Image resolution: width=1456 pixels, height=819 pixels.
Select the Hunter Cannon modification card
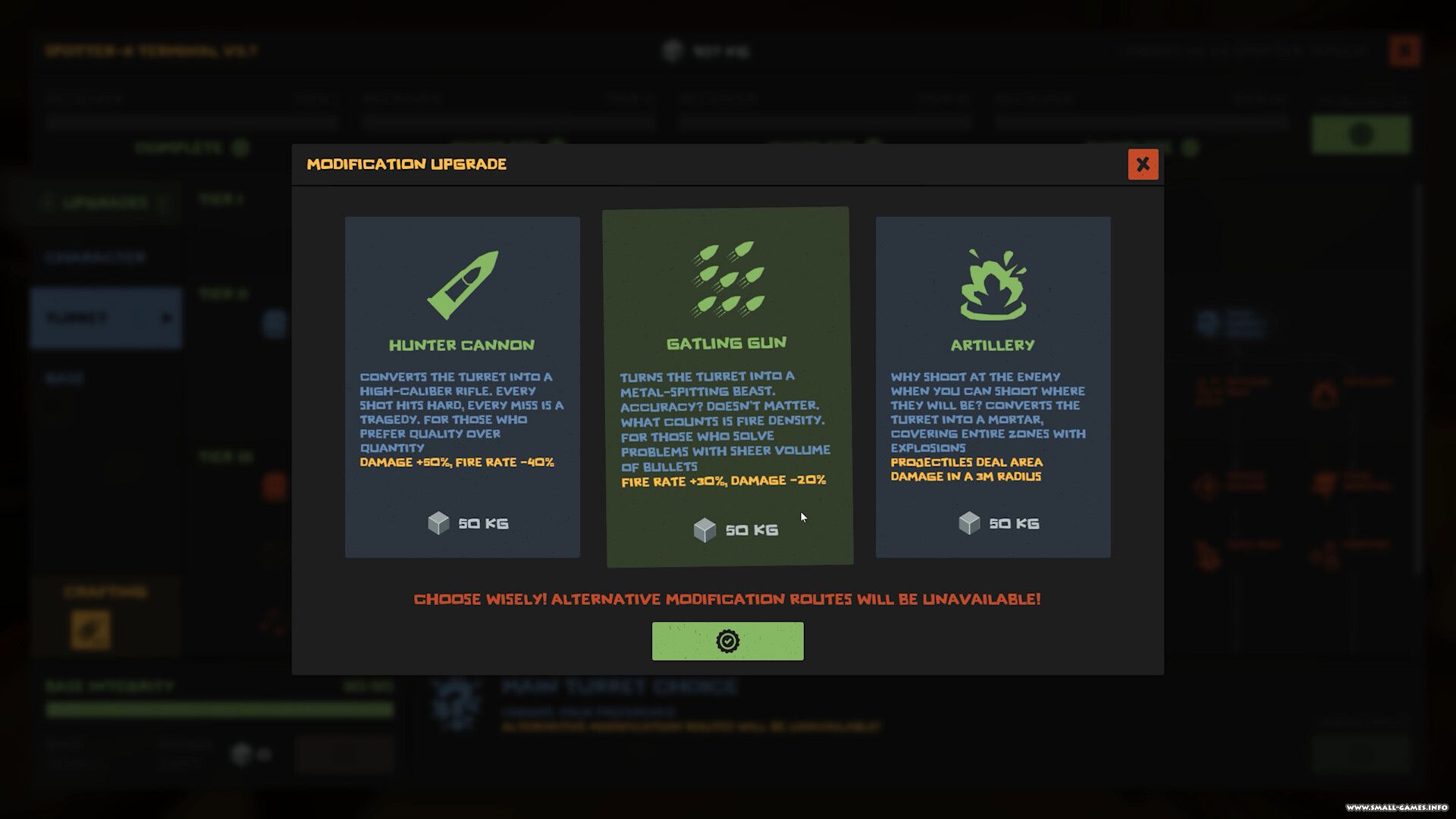pyautogui.click(x=462, y=387)
